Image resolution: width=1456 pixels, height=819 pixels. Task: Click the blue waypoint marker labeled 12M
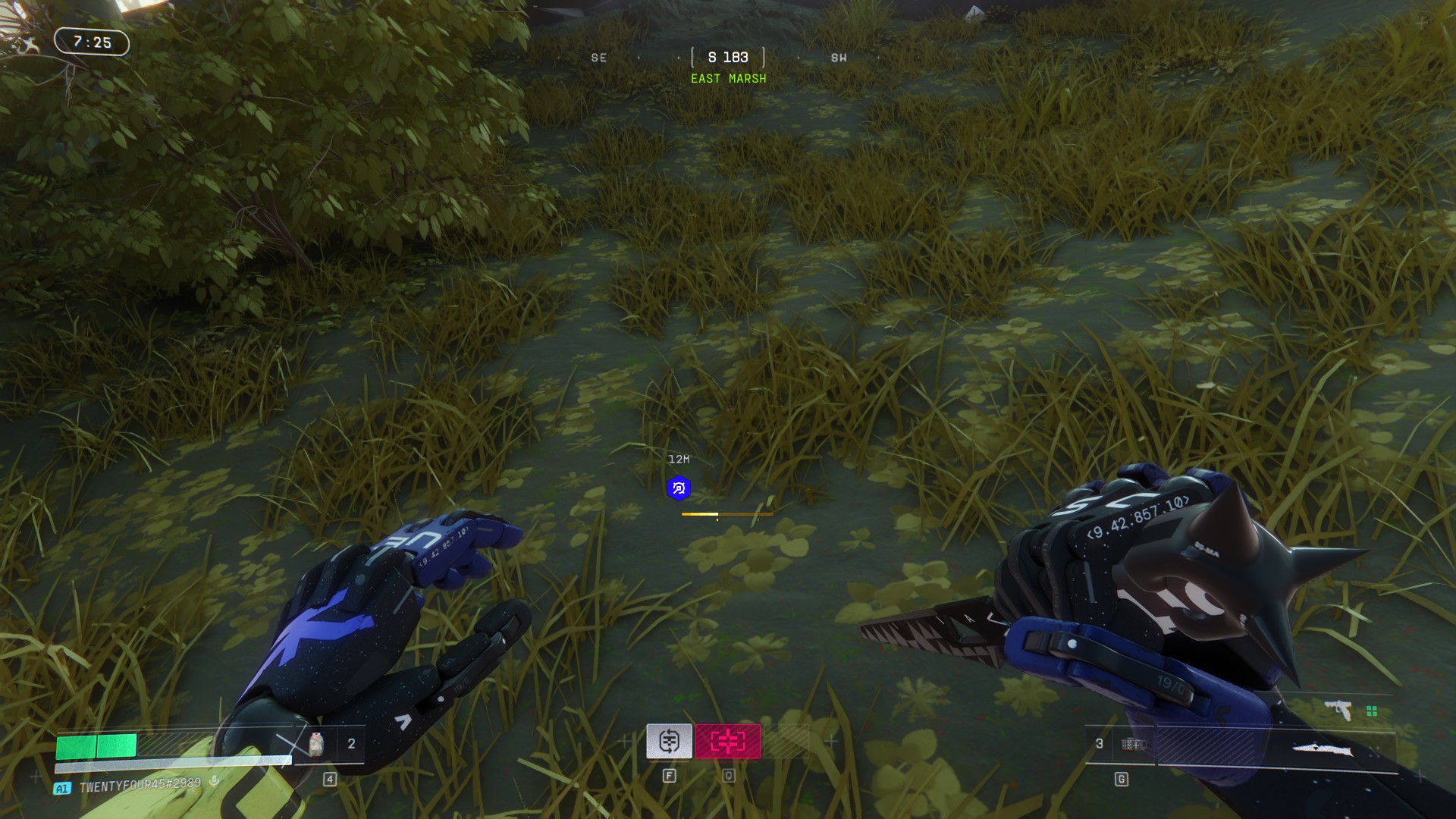point(679,488)
